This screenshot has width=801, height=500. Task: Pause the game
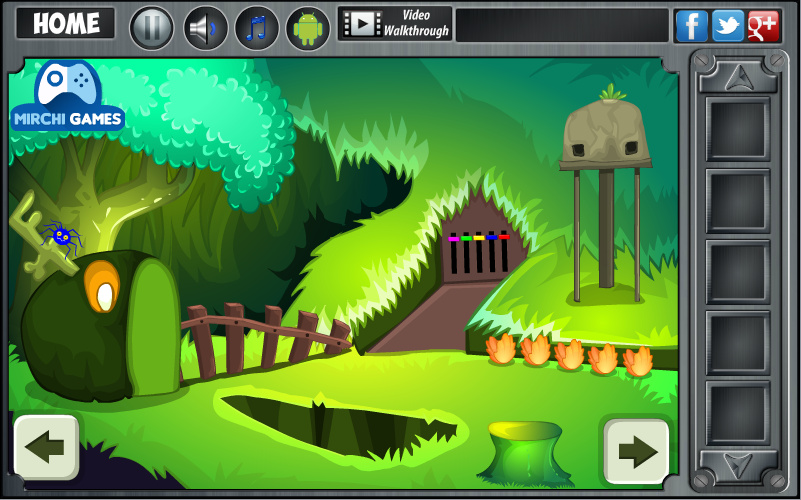152,28
